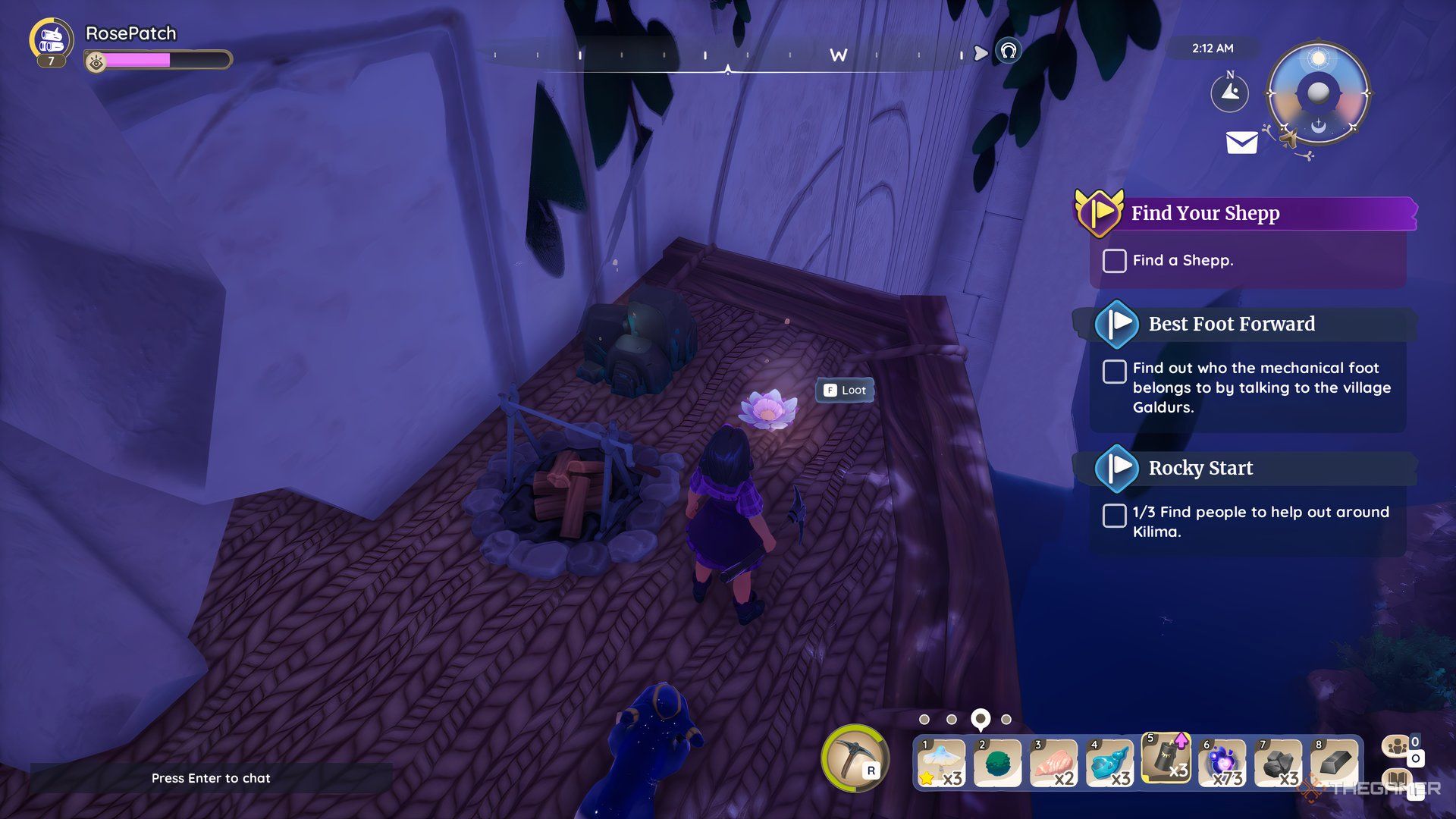Viewport: 1456px width, 819px height.
Task: Click the arrow toggle beside the headphones icon
Action: (x=980, y=52)
